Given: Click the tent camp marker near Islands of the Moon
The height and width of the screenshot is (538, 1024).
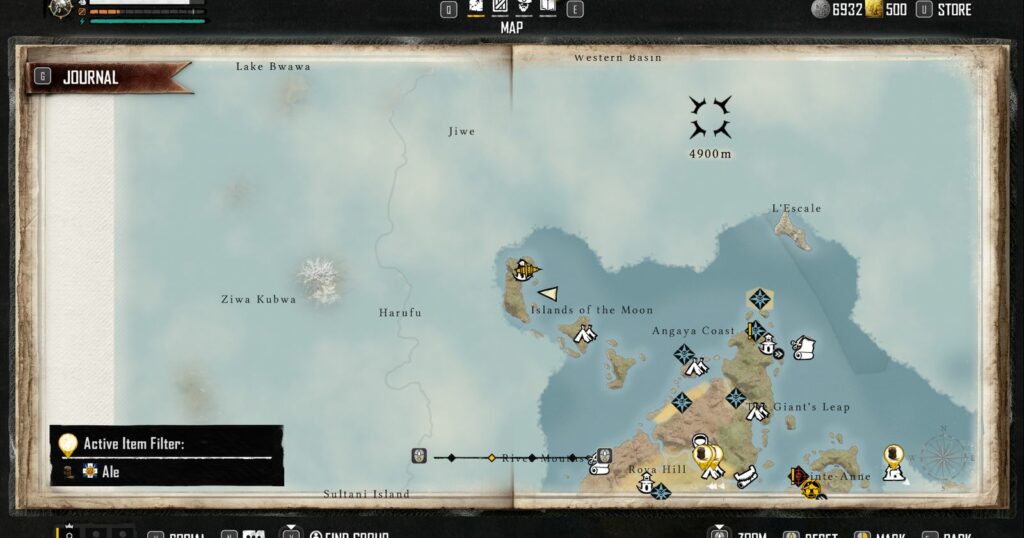Looking at the screenshot, I should (585, 335).
